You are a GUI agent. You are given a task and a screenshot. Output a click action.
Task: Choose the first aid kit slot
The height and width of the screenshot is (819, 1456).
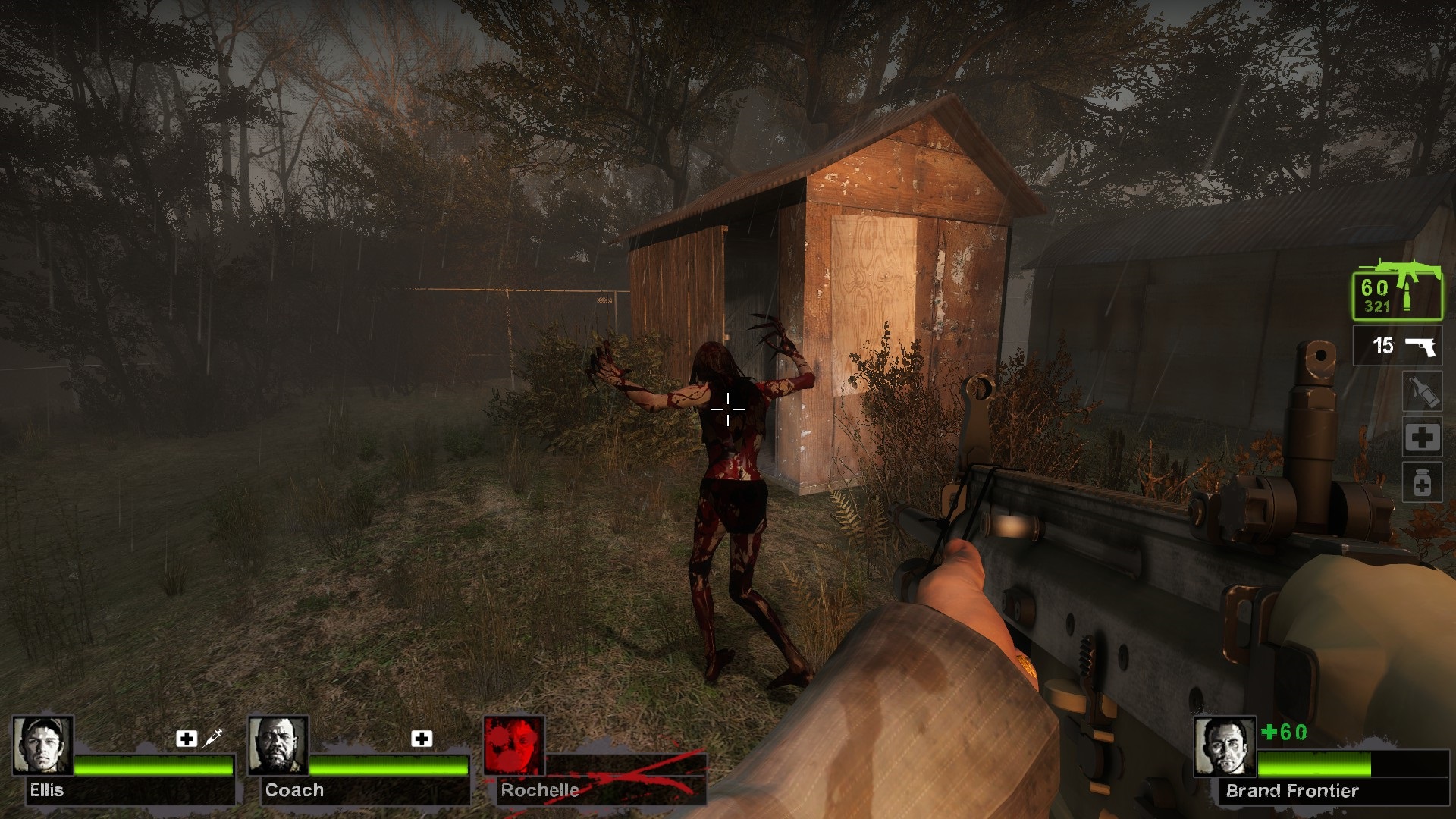pyautogui.click(x=1421, y=438)
